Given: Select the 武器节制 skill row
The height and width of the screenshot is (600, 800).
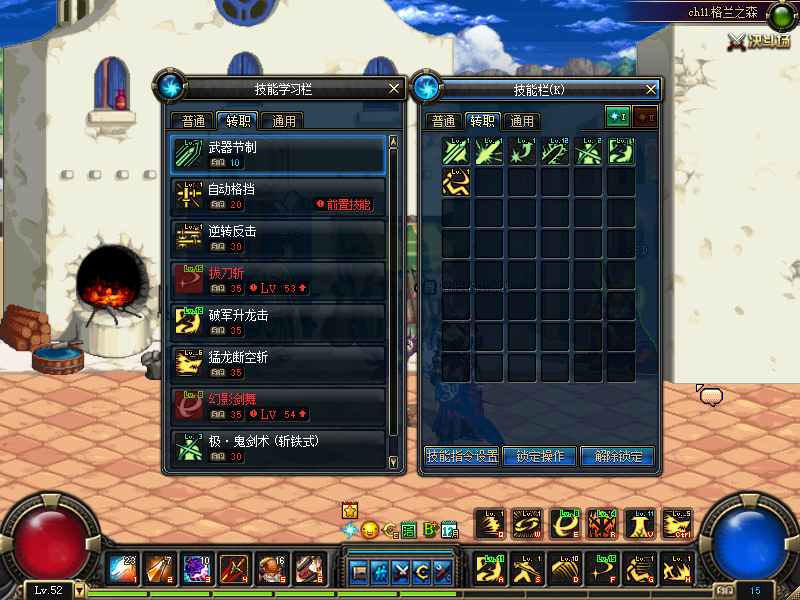Looking at the screenshot, I should click(278, 154).
